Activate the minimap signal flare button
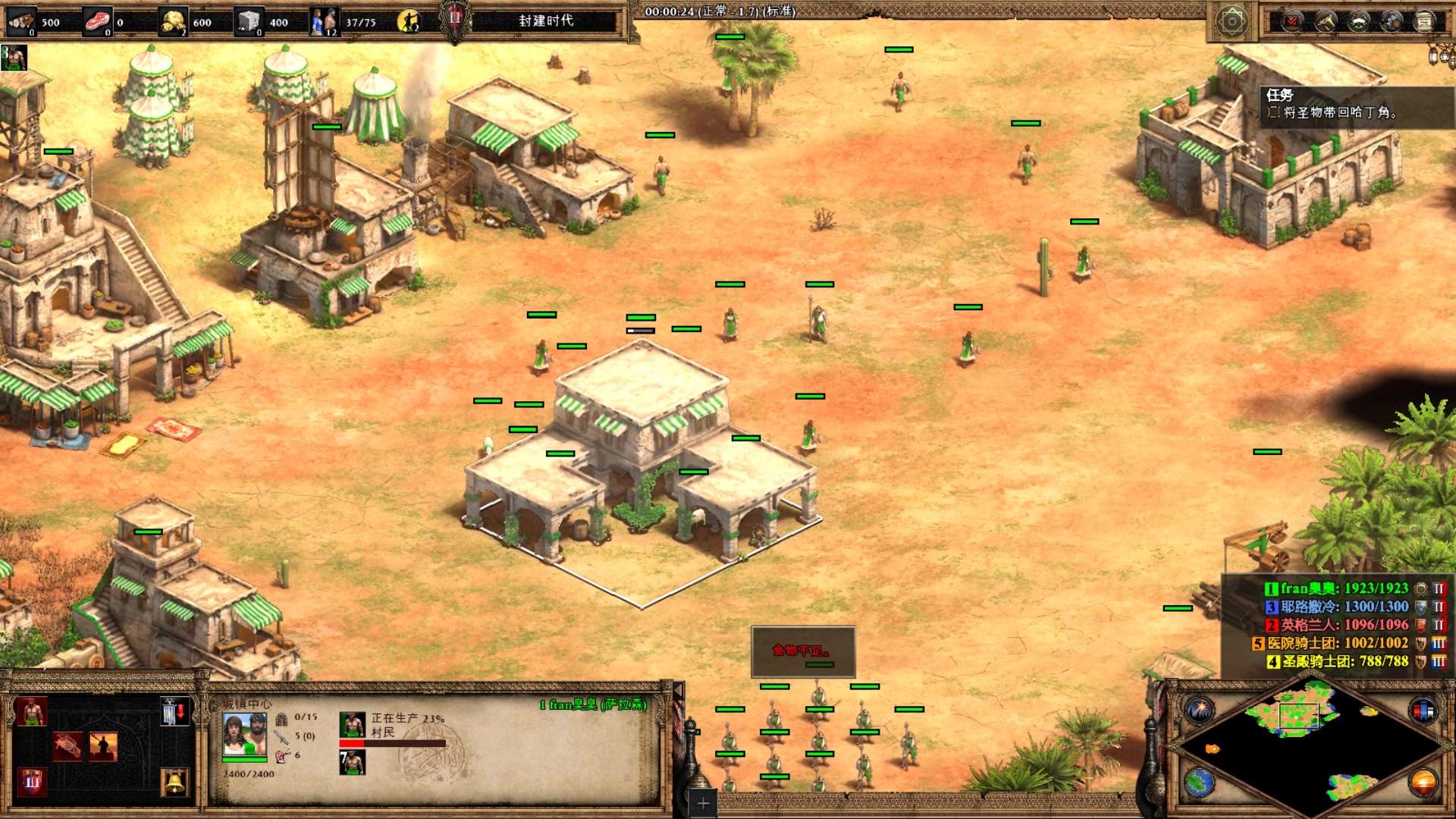Screen dimensions: 1456x819 click(1200, 711)
